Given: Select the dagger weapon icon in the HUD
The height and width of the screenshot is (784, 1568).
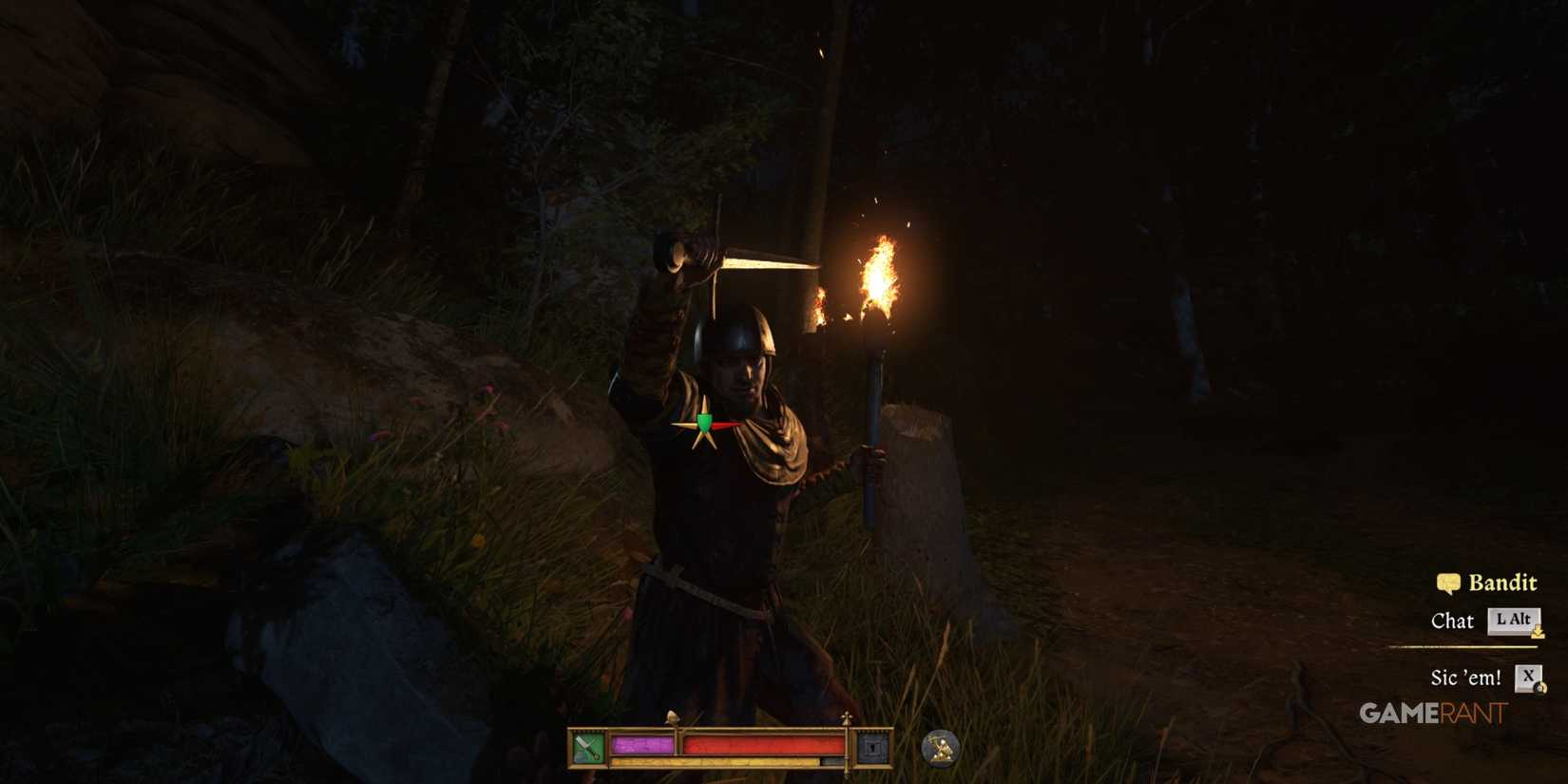Looking at the screenshot, I should tap(587, 747).
